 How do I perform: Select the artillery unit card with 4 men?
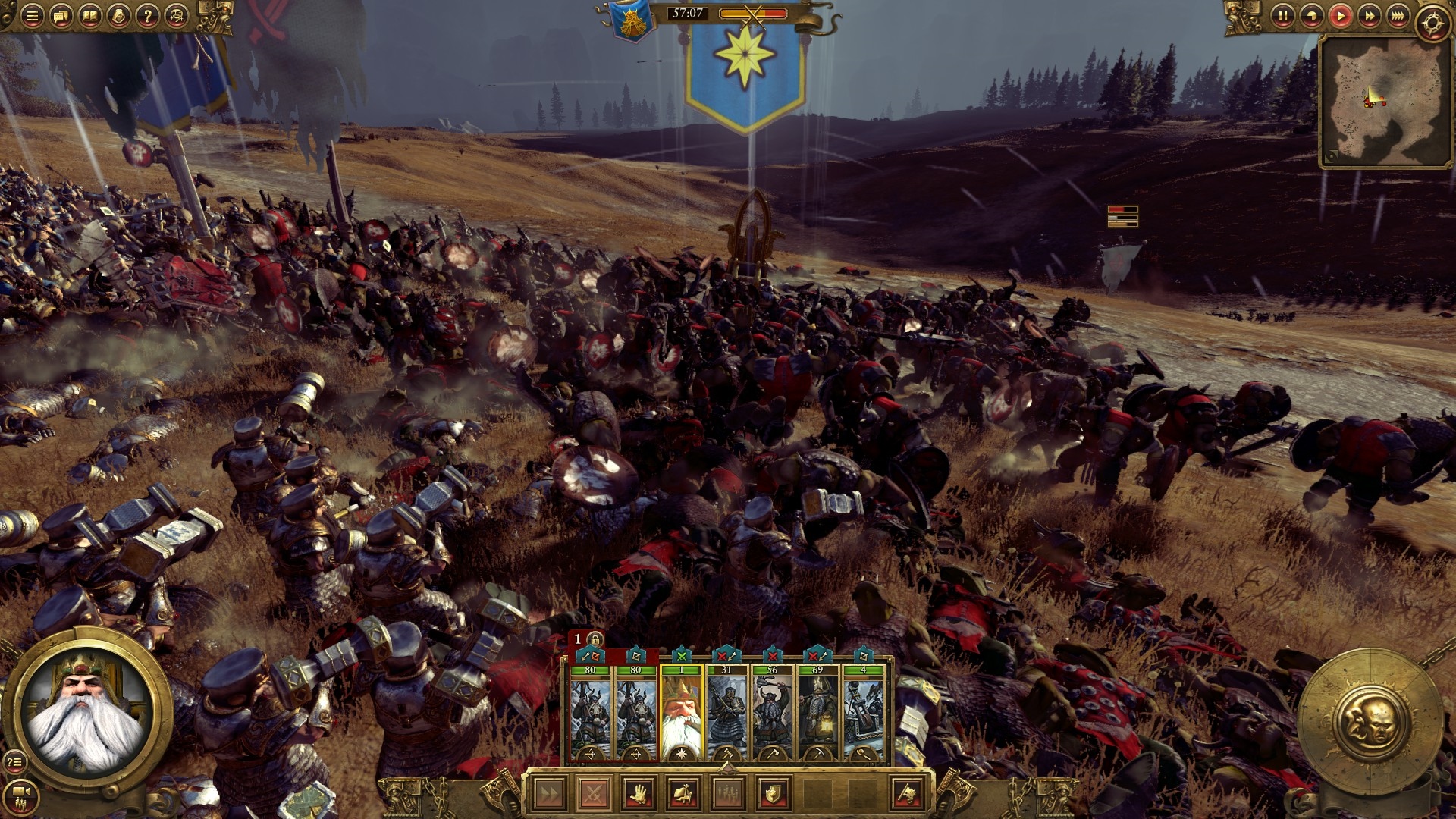[863, 713]
